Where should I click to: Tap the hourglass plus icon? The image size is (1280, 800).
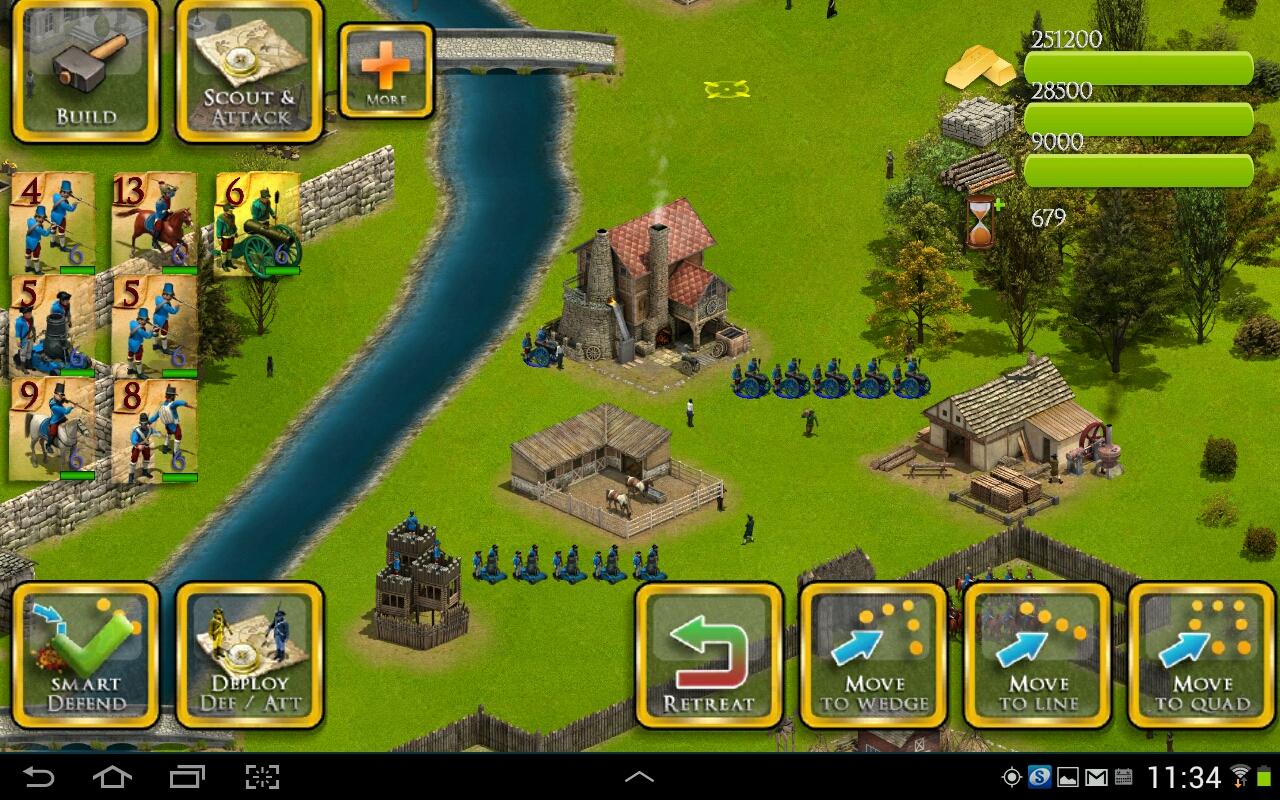coord(981,221)
